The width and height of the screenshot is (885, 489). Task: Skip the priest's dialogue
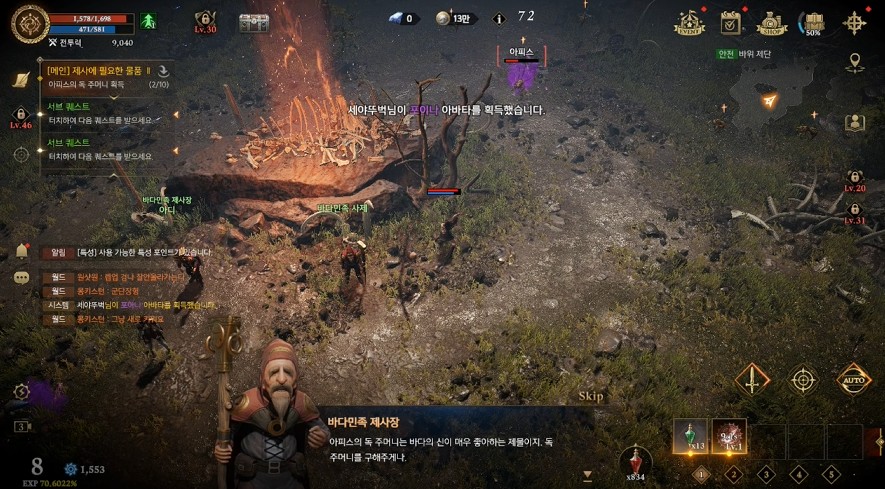[x=591, y=396]
